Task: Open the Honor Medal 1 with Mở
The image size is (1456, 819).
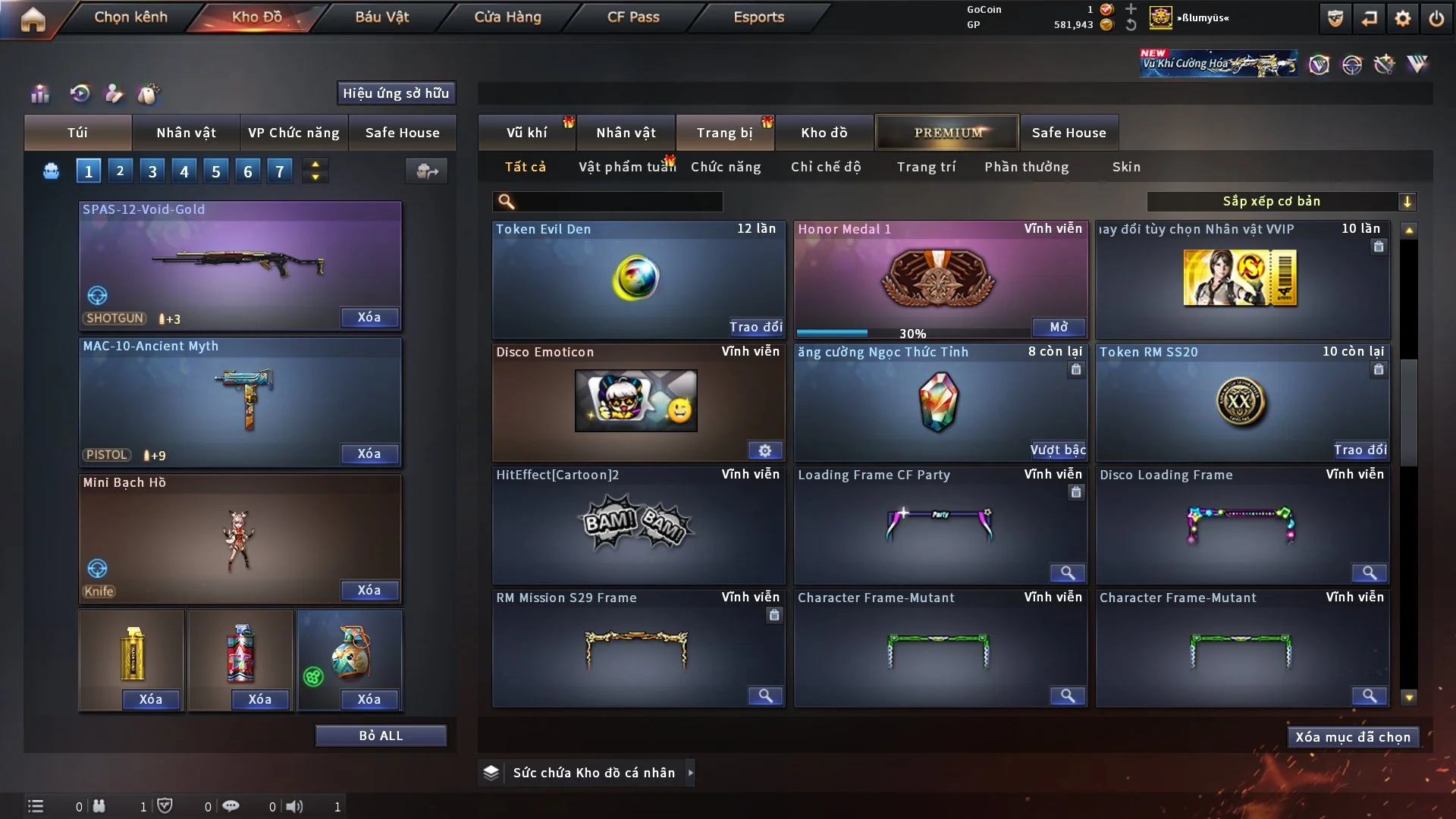Action: pyautogui.click(x=1058, y=327)
